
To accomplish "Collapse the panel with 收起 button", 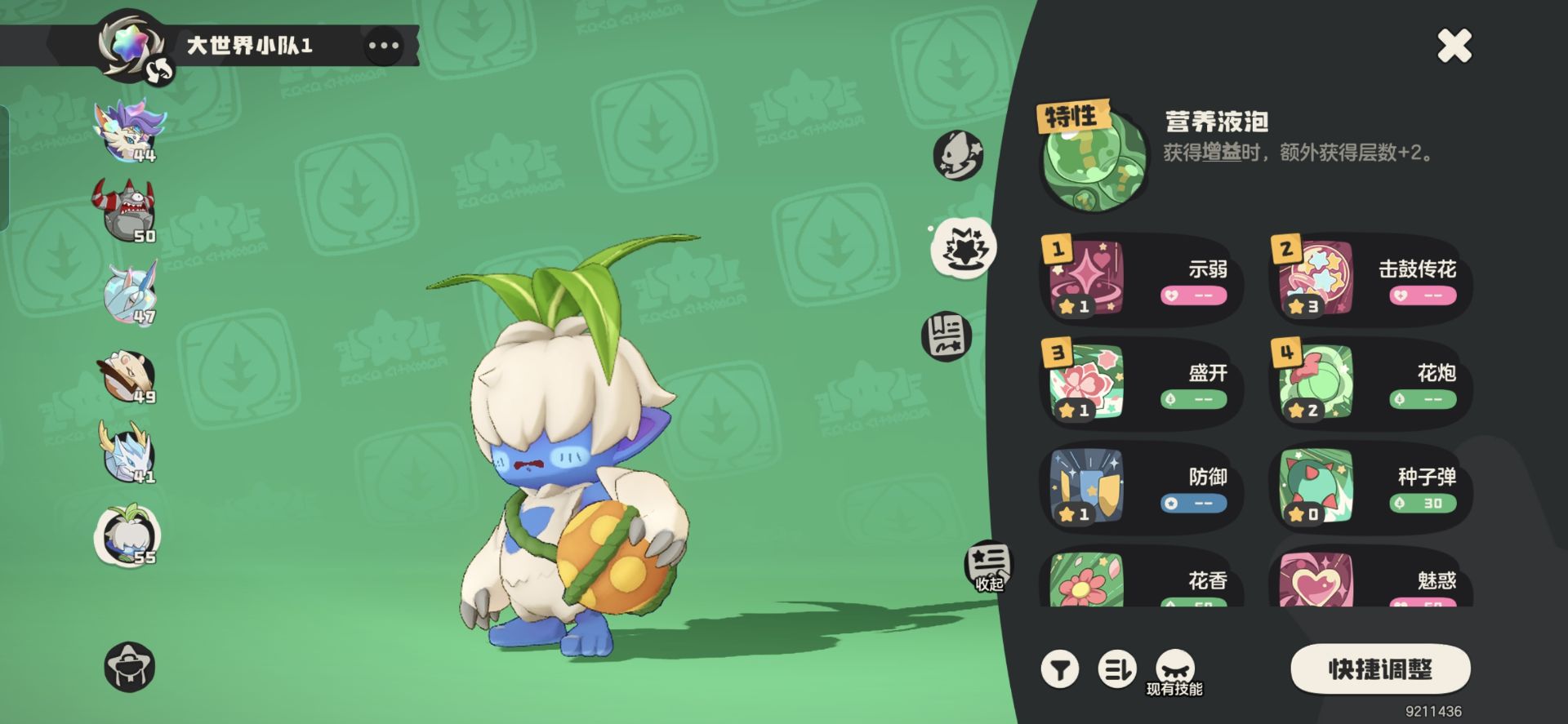I will pos(989,566).
